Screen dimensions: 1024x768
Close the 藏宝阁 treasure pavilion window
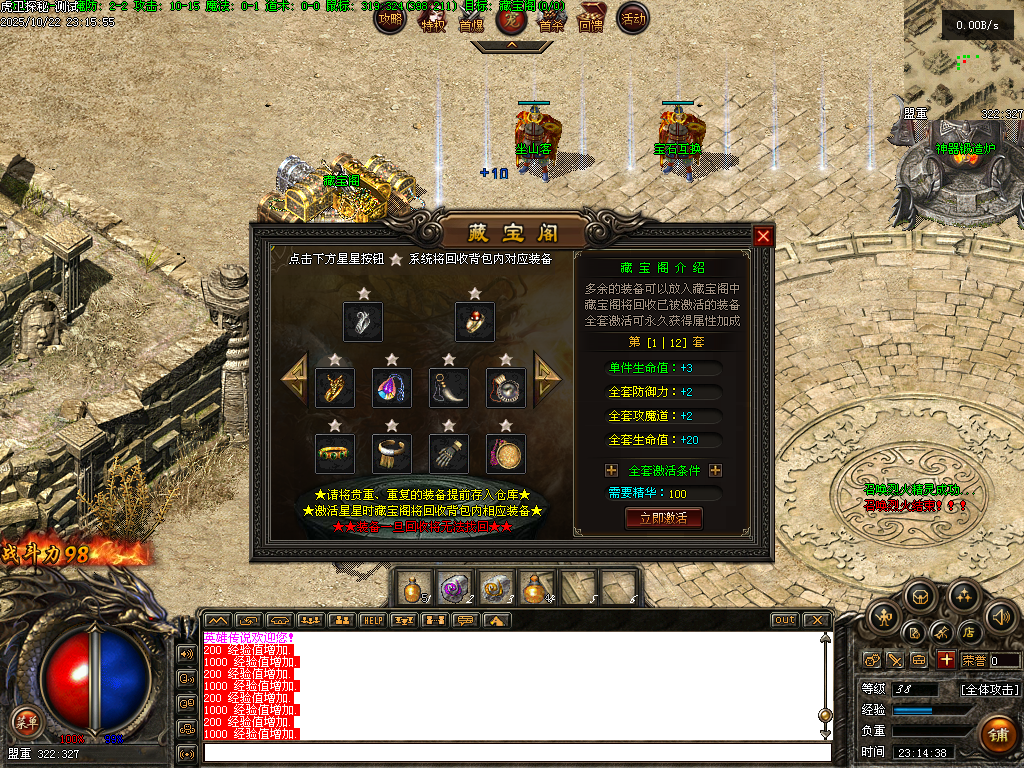[x=763, y=236]
